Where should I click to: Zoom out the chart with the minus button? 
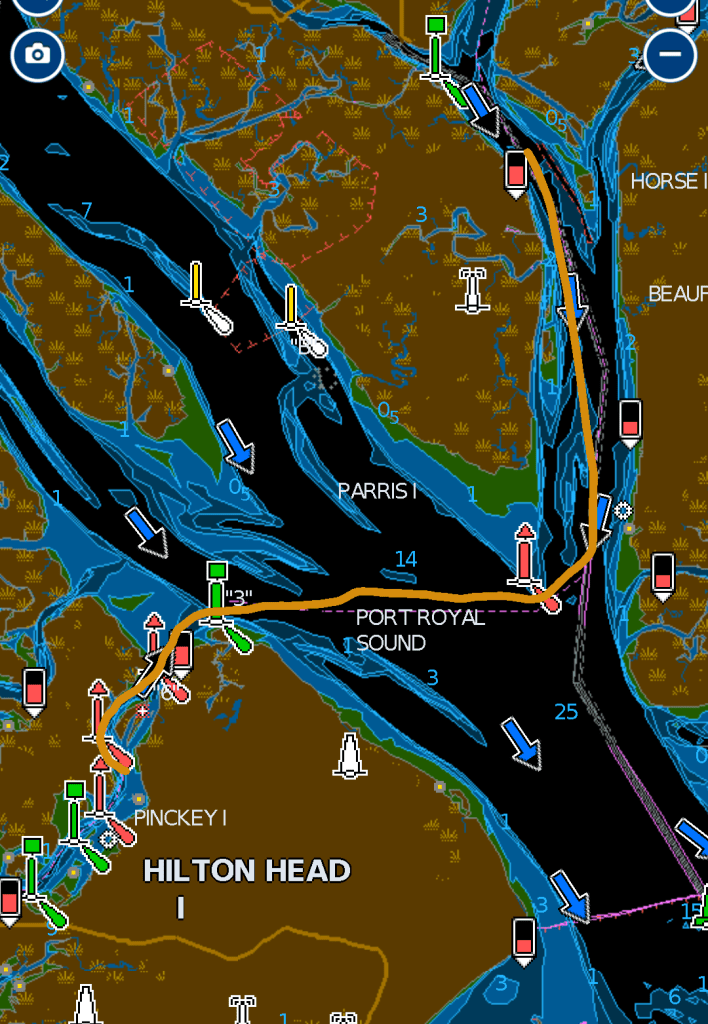coord(670,54)
